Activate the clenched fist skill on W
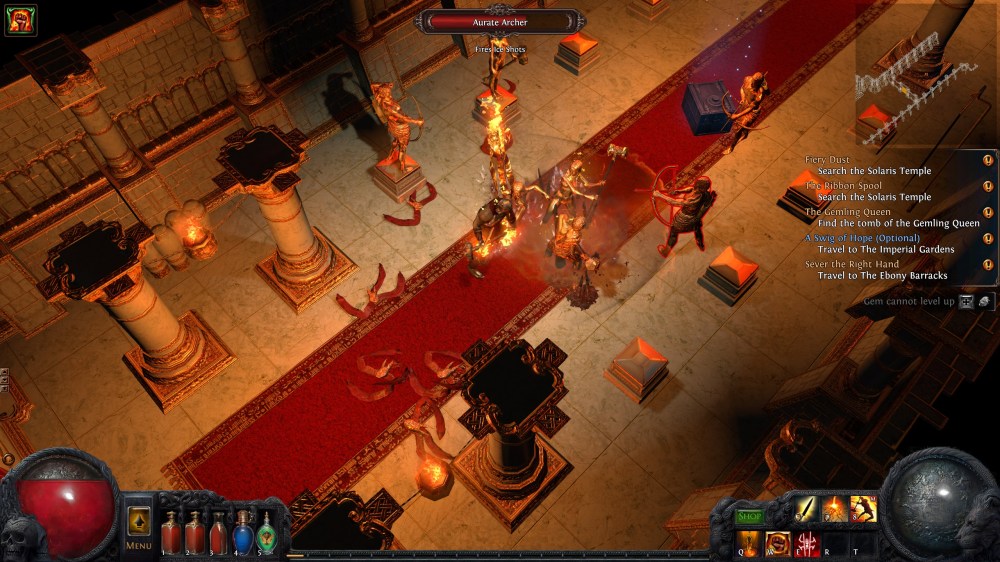Viewport: 1000px width, 562px height. 778,544
